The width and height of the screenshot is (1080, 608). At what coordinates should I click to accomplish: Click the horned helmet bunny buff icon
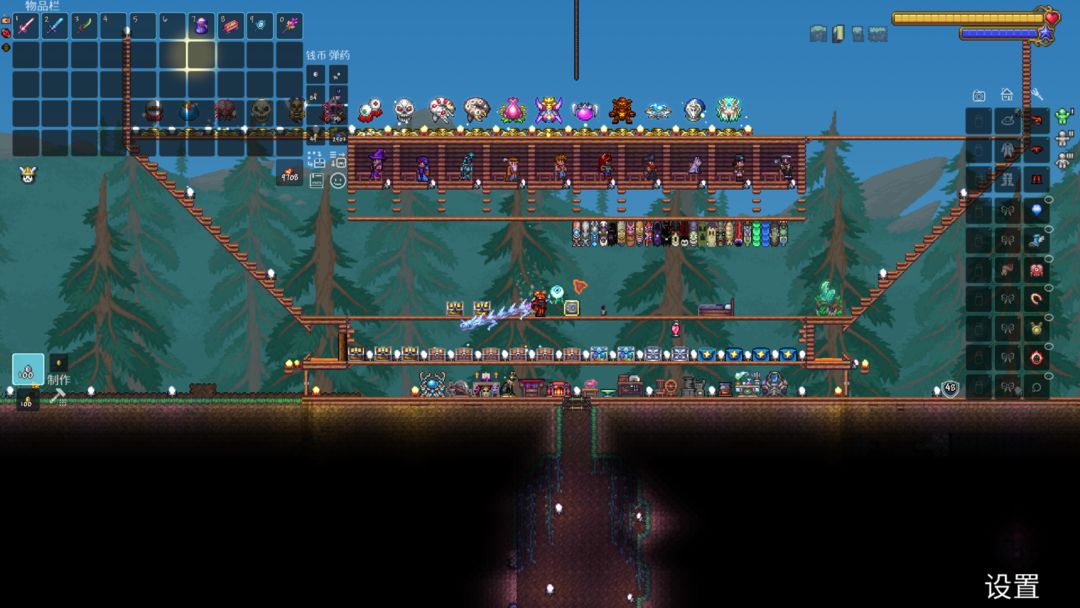[x=27, y=175]
